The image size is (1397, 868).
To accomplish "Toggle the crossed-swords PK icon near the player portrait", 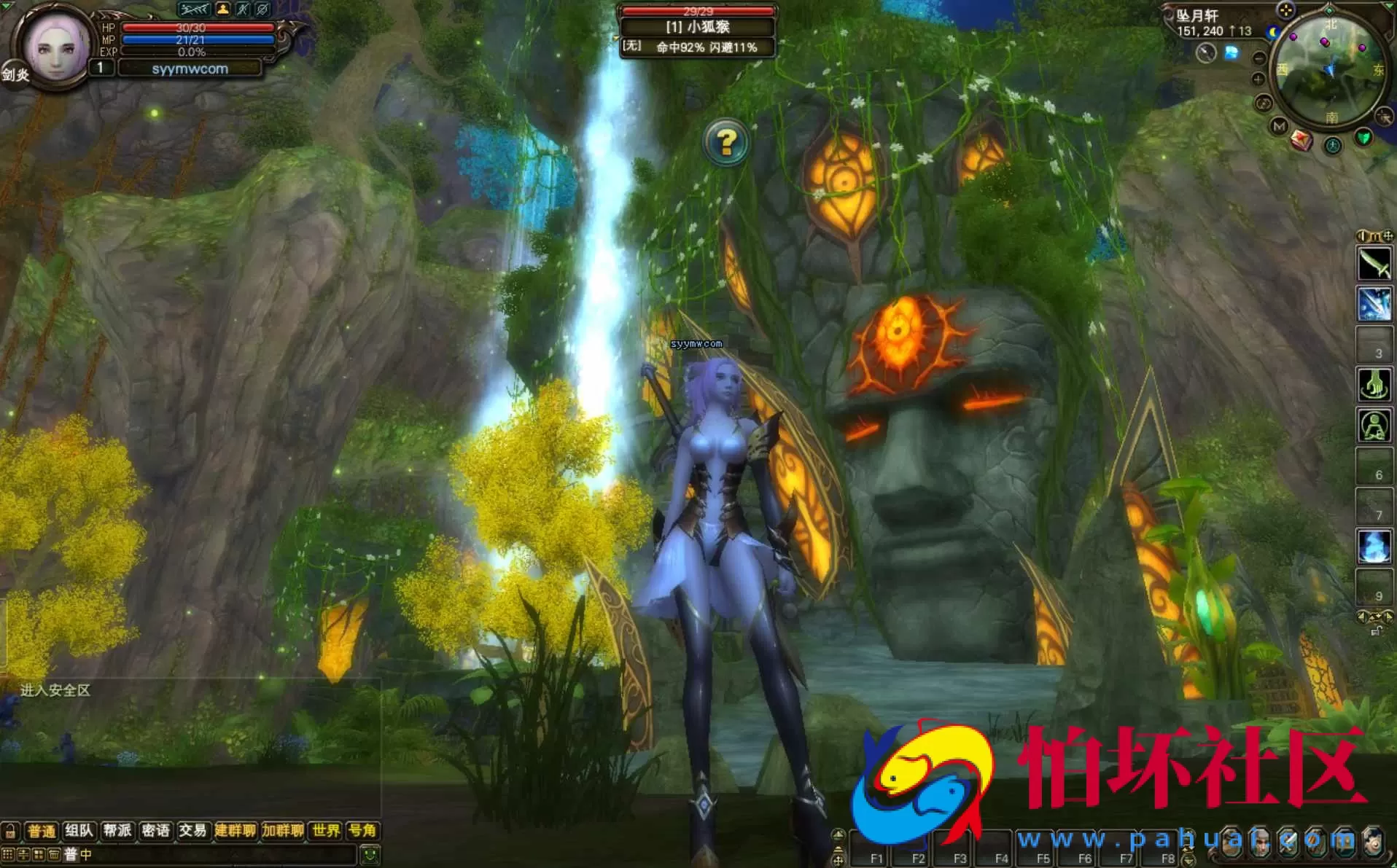I will click(242, 8).
